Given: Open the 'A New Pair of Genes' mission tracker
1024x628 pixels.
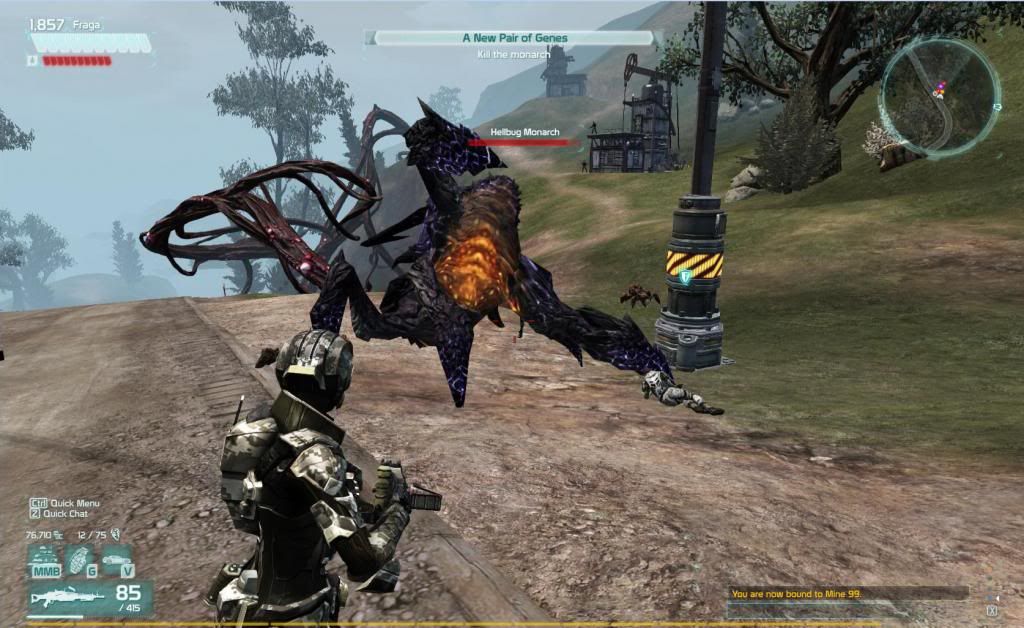Looking at the screenshot, I should (514, 38).
